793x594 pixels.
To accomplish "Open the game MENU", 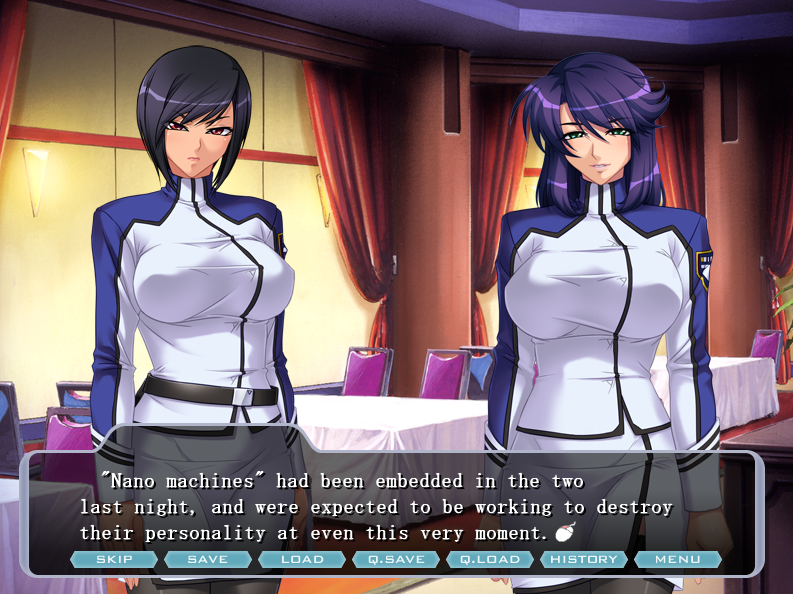I will tap(678, 560).
